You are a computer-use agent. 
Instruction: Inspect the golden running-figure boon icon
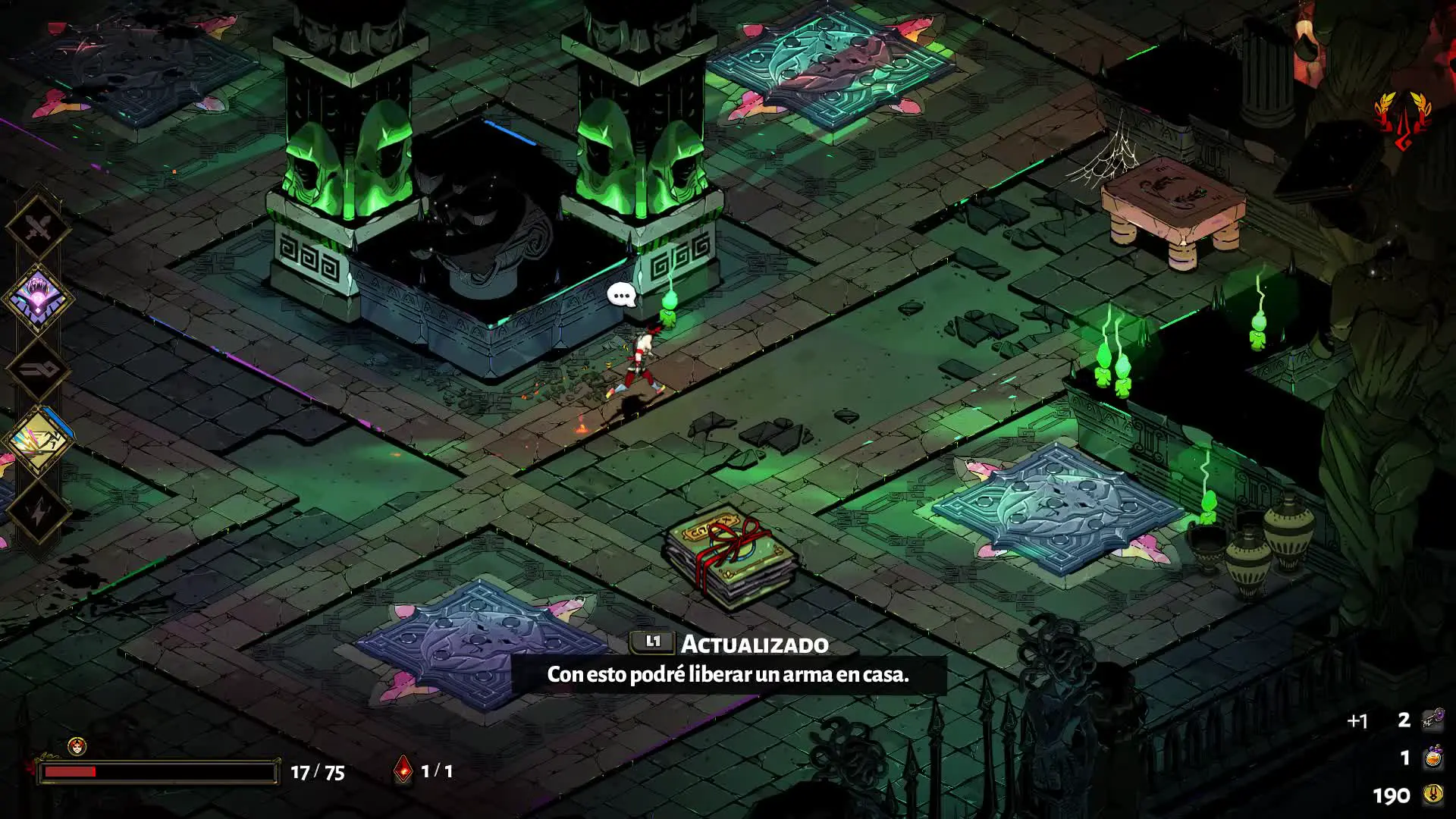pyautogui.click(x=39, y=441)
